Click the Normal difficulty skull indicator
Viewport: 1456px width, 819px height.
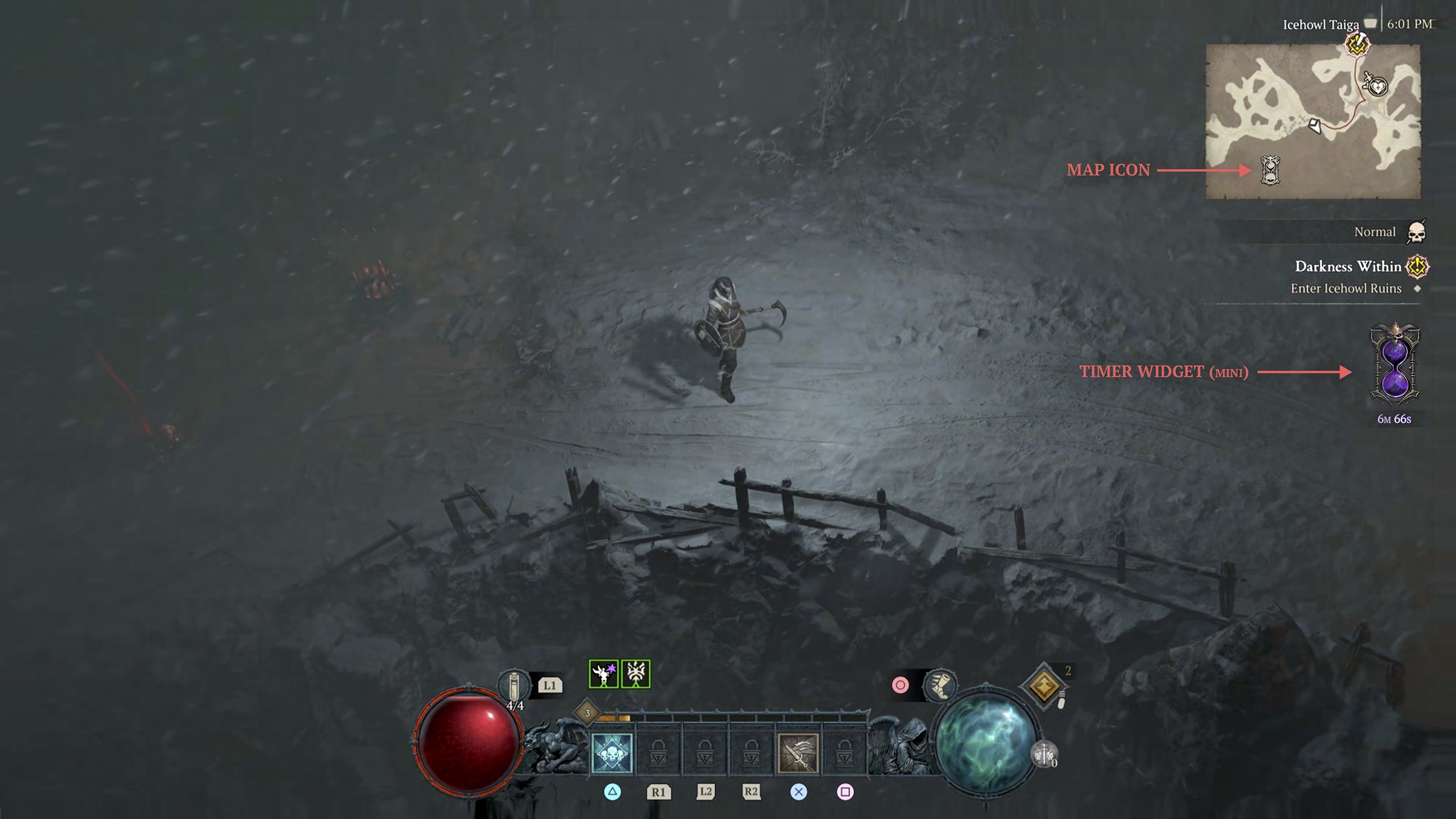(1416, 232)
